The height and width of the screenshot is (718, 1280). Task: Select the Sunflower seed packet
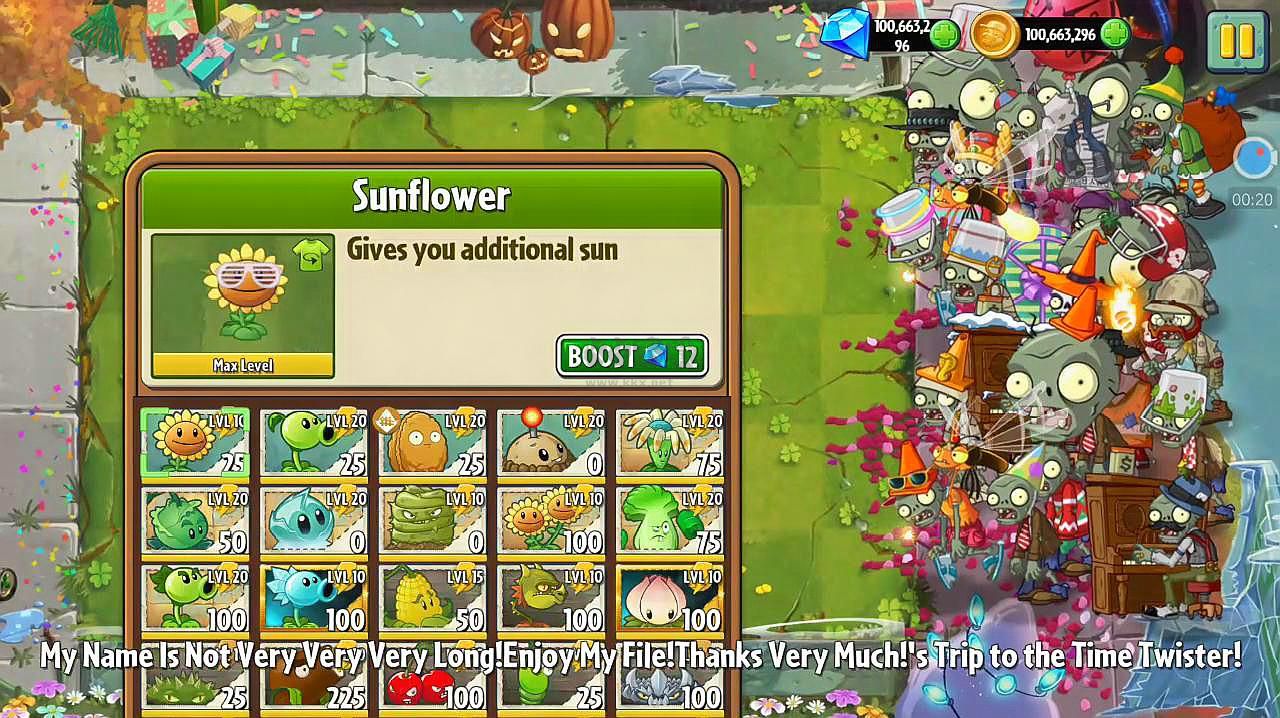click(195, 442)
